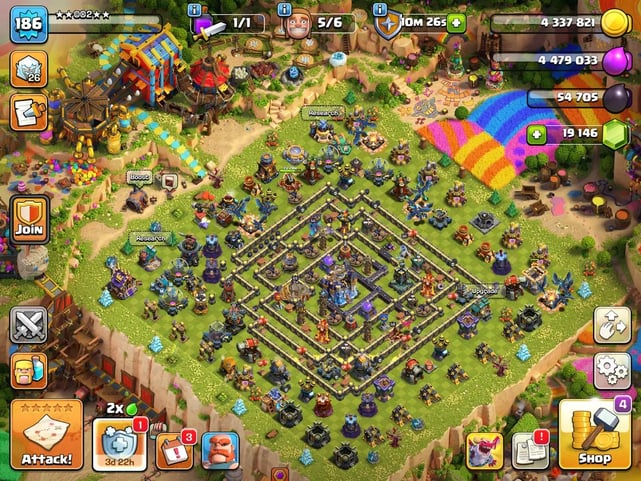
Task: Open the settings gear menu
Action: (612, 369)
